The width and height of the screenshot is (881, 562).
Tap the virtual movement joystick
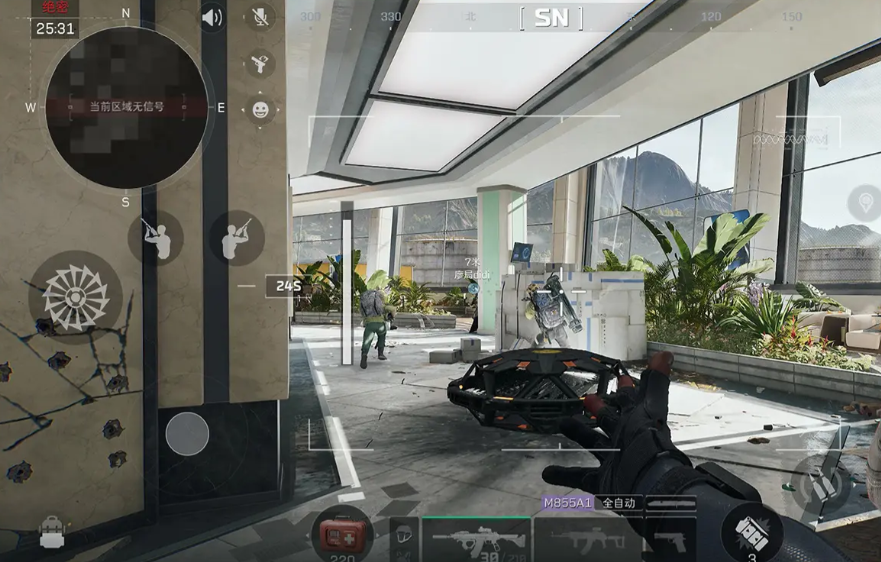(187, 434)
